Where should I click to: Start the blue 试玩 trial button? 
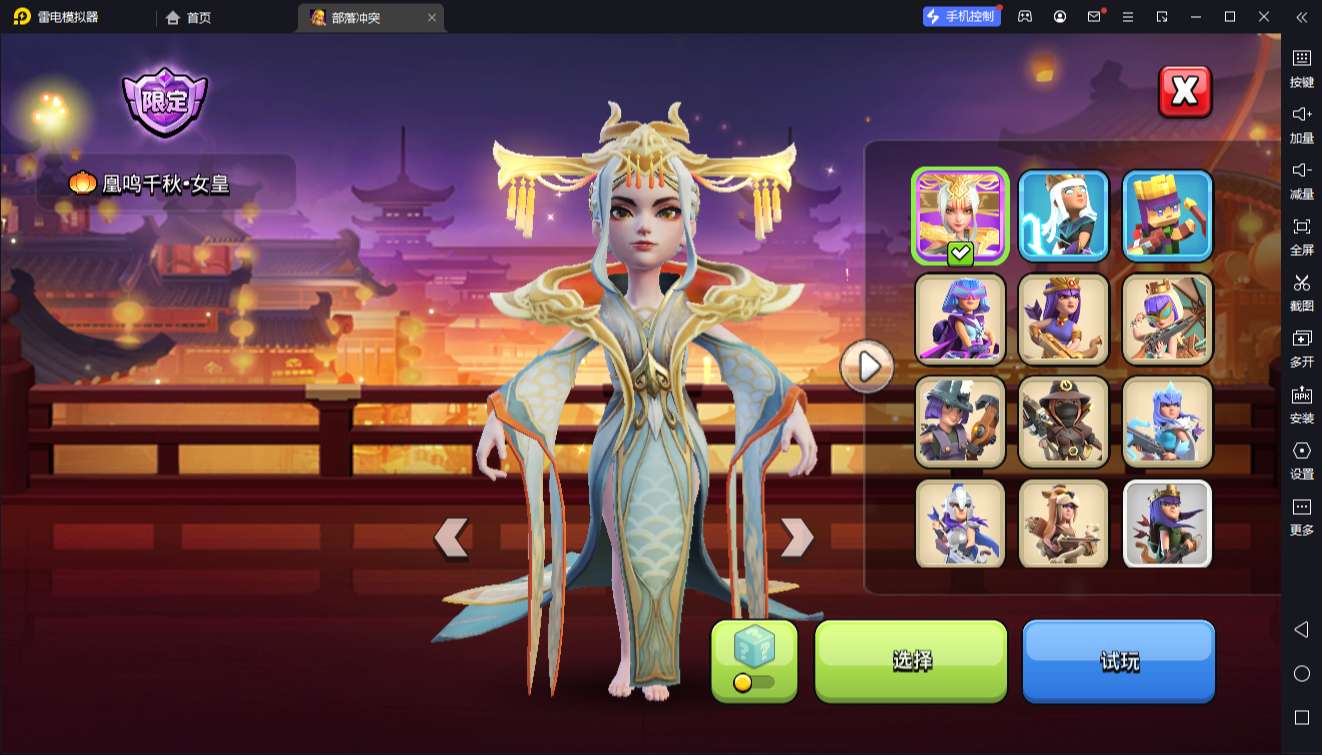[1118, 661]
